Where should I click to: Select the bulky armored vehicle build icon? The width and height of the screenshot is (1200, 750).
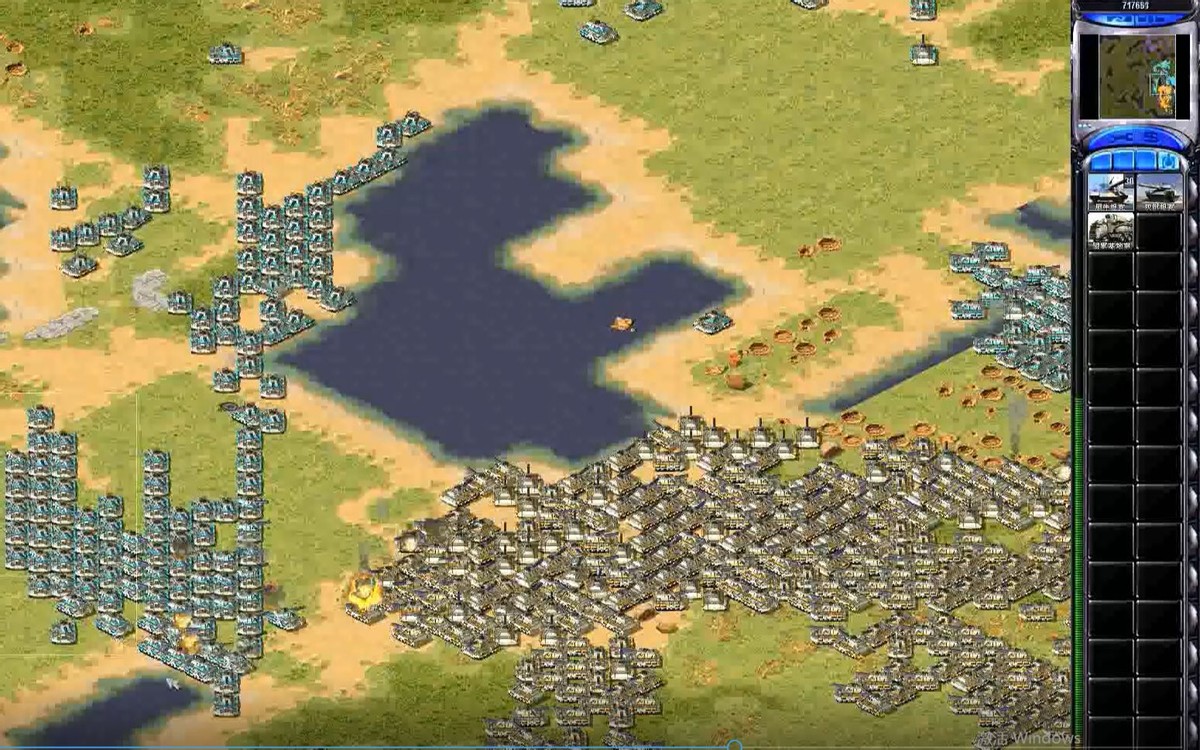1110,231
